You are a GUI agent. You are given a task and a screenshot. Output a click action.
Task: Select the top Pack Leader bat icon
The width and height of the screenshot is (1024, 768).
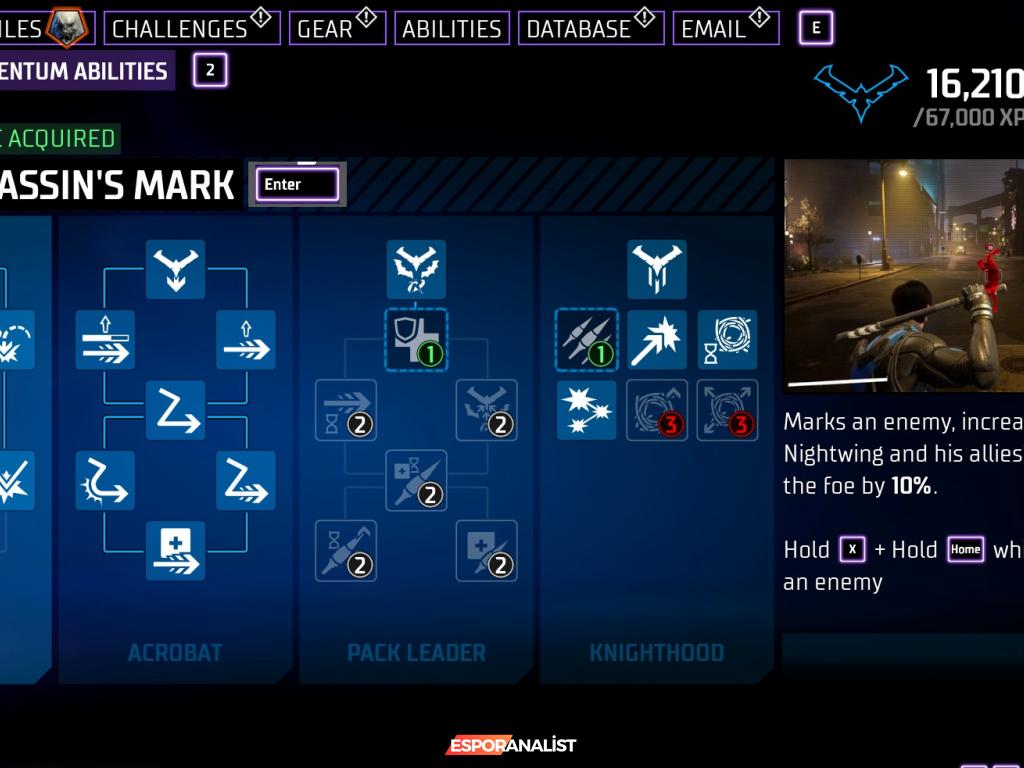pyautogui.click(x=416, y=269)
